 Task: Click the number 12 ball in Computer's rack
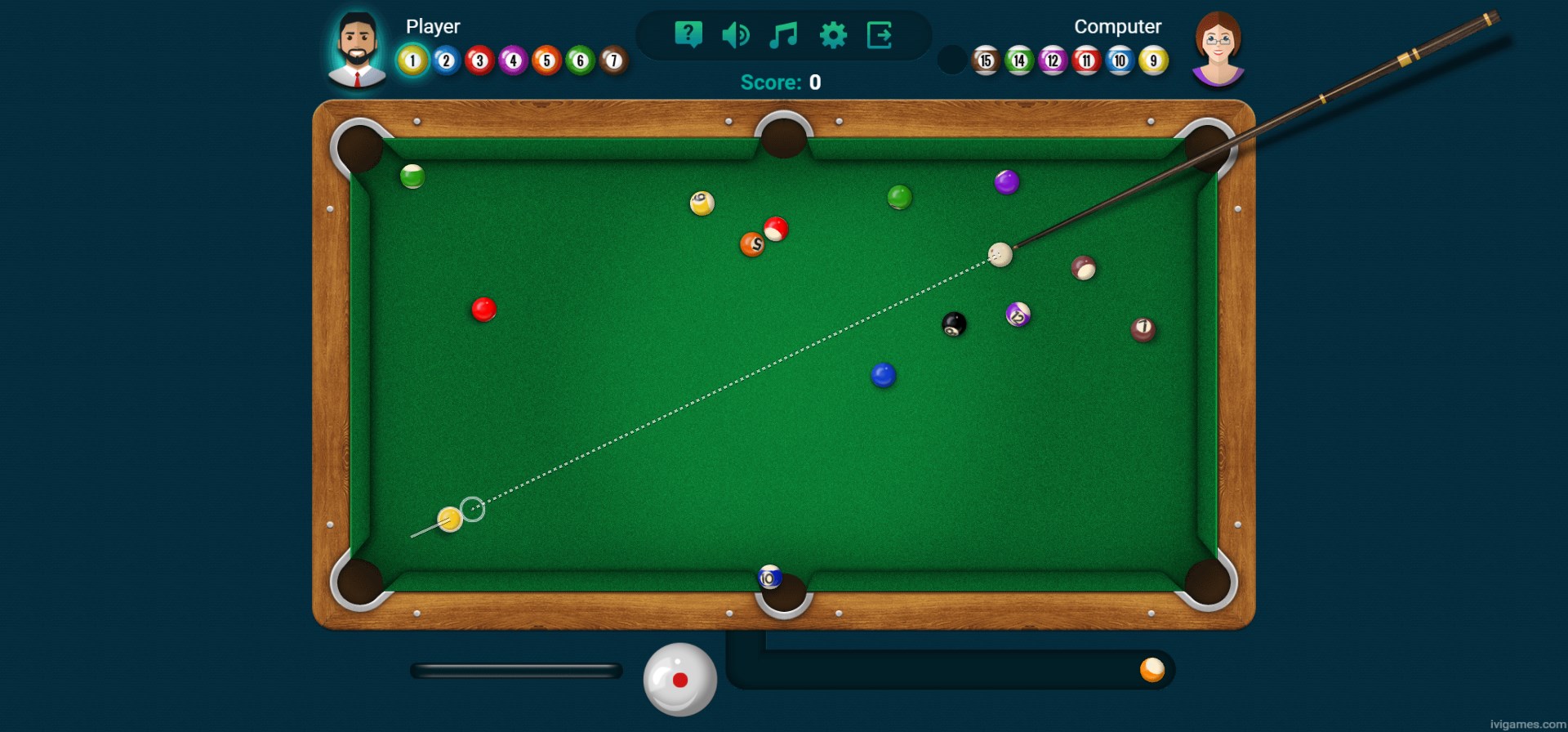pyautogui.click(x=1052, y=59)
